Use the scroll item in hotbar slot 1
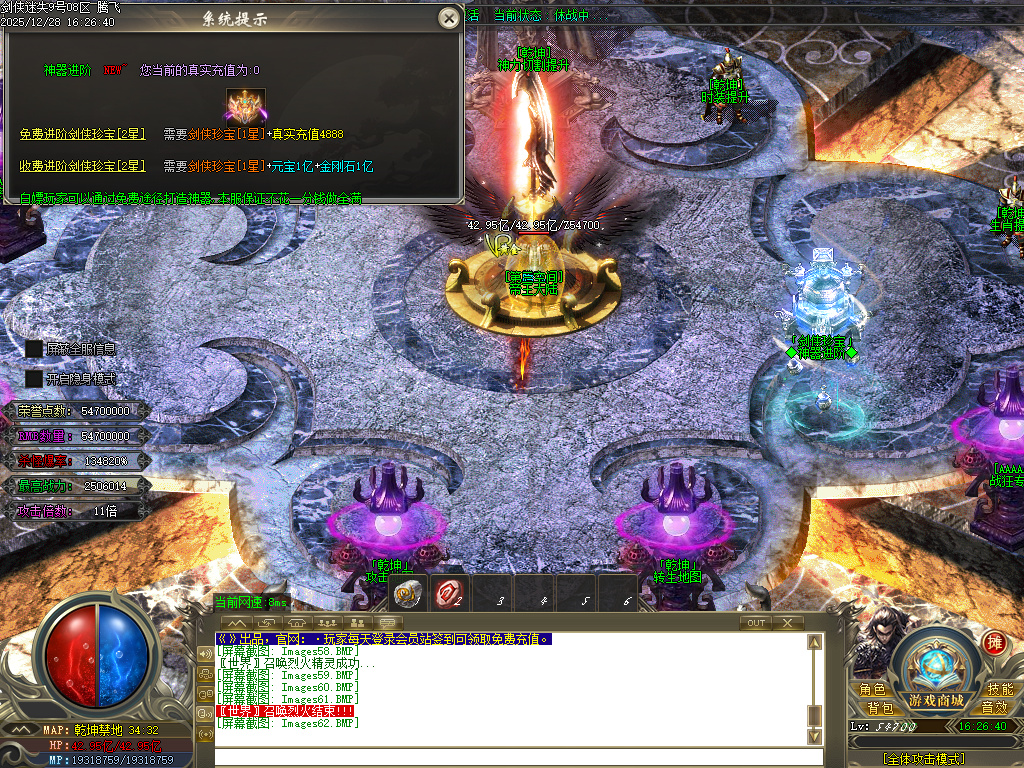The height and width of the screenshot is (768, 1024). coord(407,594)
